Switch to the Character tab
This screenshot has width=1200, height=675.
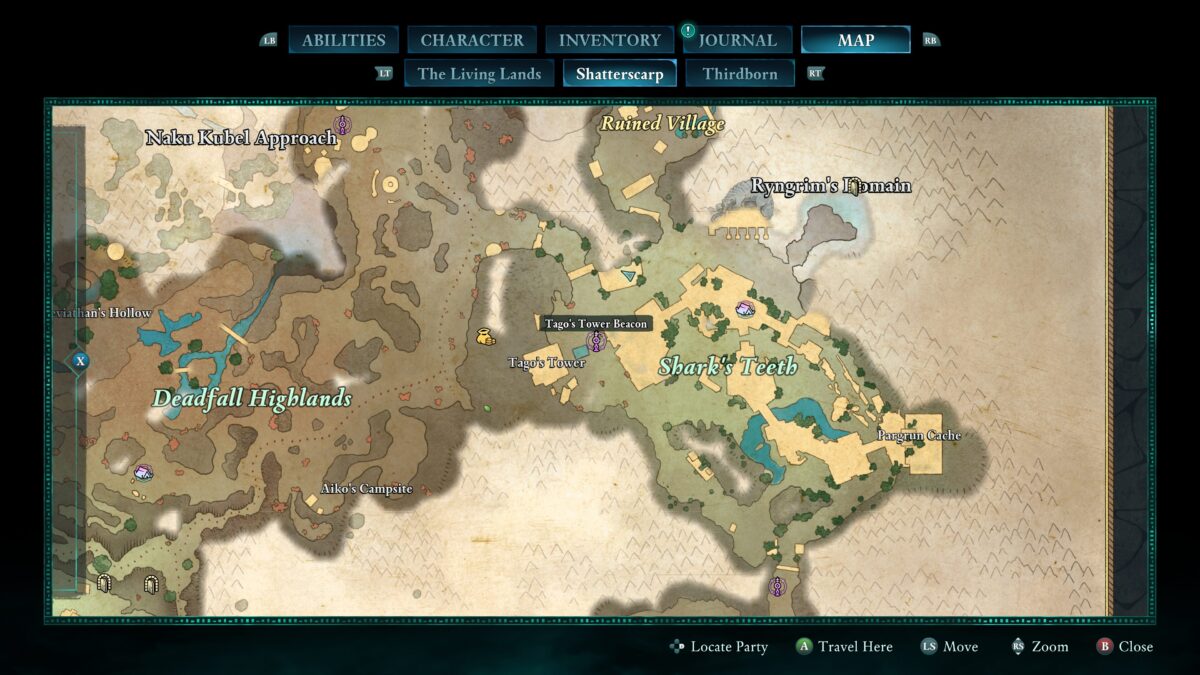click(472, 40)
